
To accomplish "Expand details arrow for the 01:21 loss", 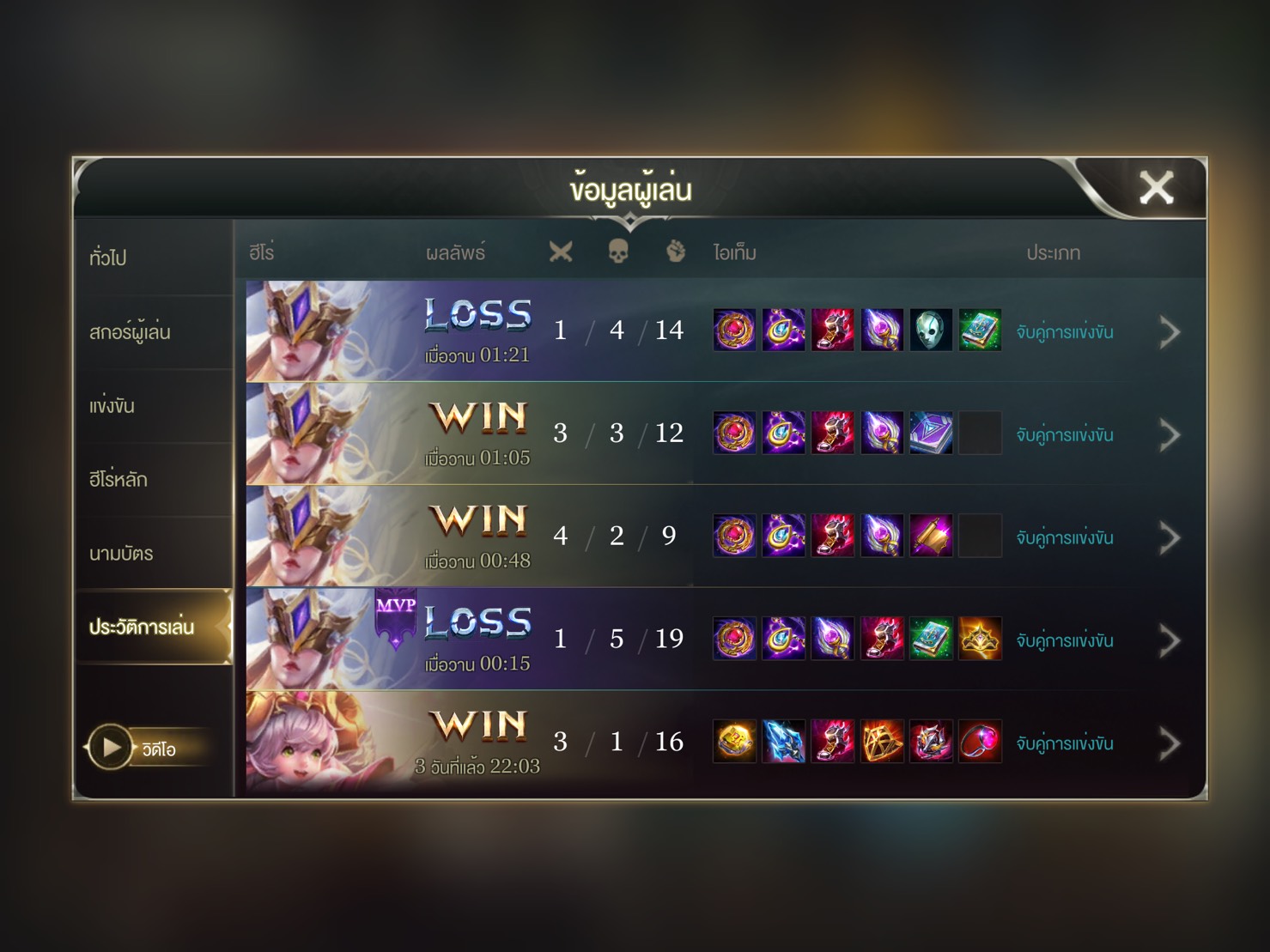I will (1170, 332).
